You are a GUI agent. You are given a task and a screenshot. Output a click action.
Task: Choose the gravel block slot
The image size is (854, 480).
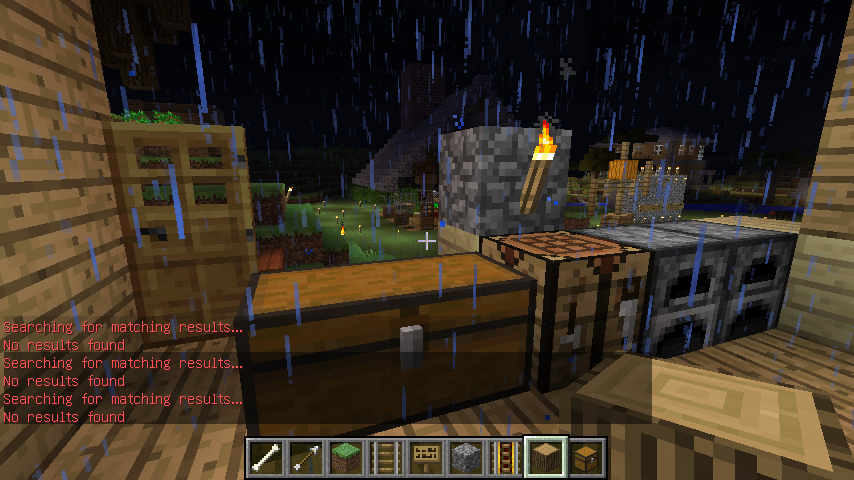(x=466, y=457)
